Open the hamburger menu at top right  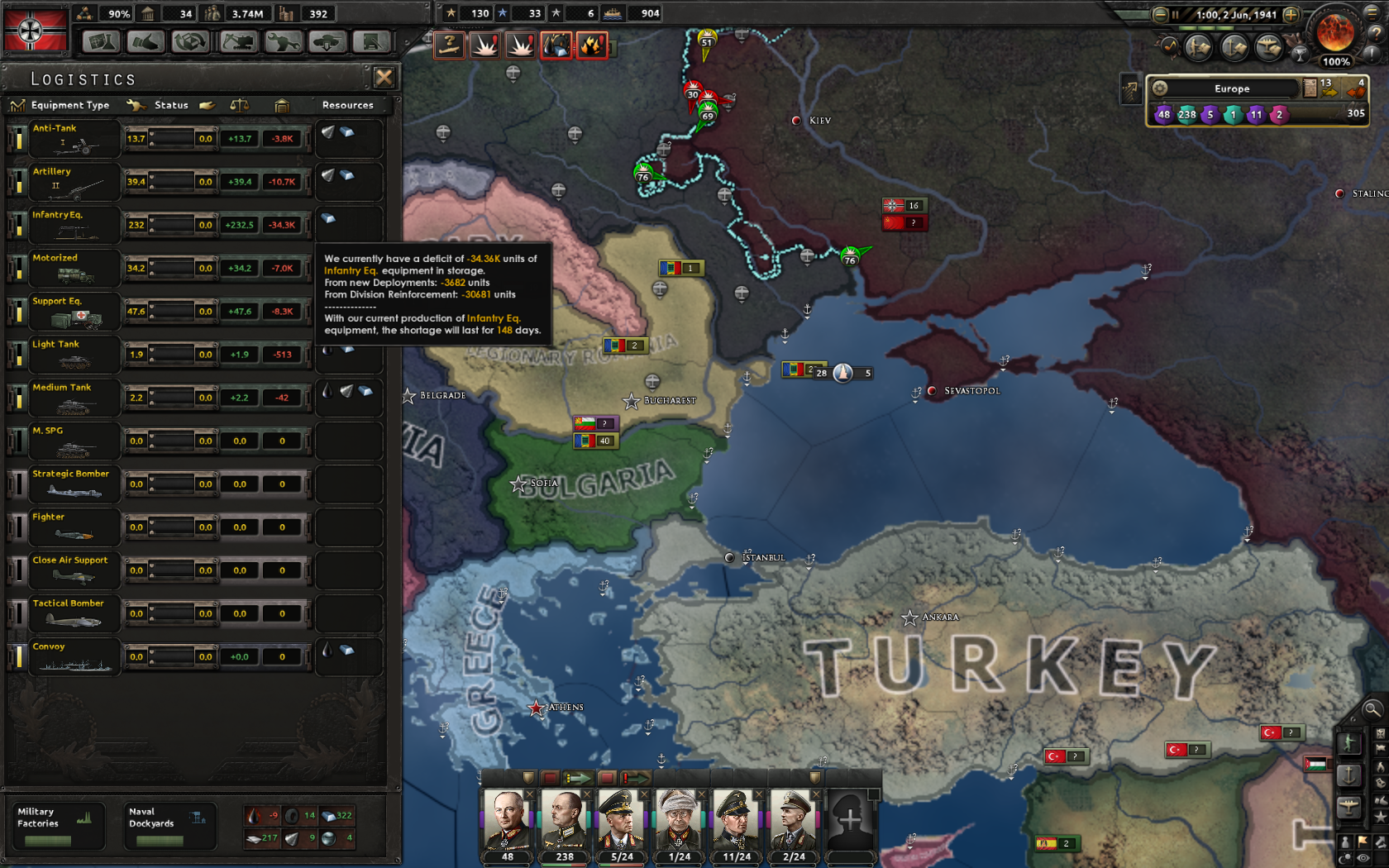coord(1372,14)
